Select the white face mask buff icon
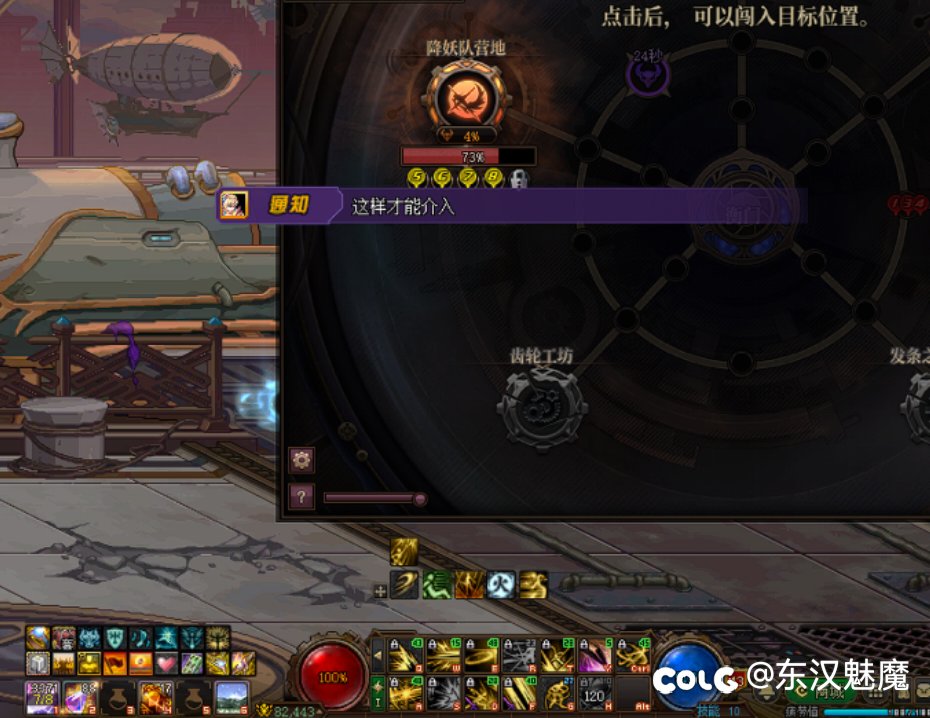 502,585
